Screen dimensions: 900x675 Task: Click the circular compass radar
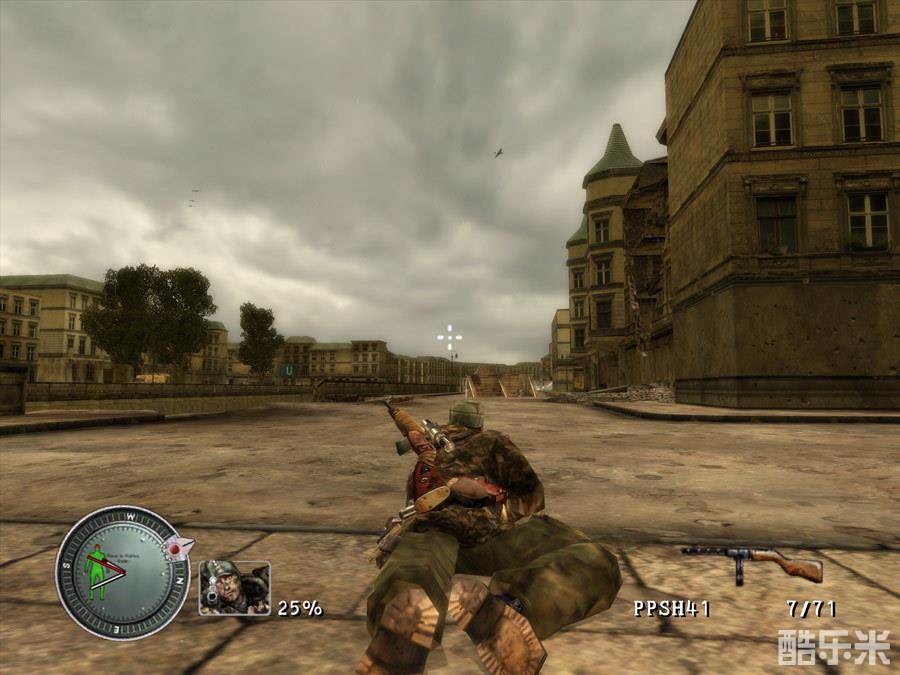point(122,572)
